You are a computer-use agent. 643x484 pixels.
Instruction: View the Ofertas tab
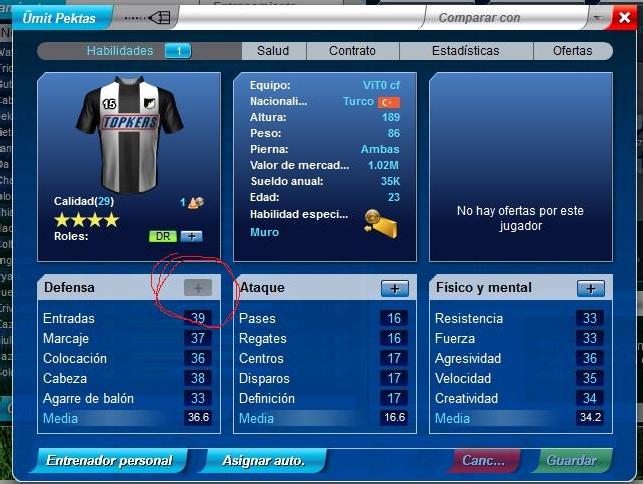coord(571,51)
